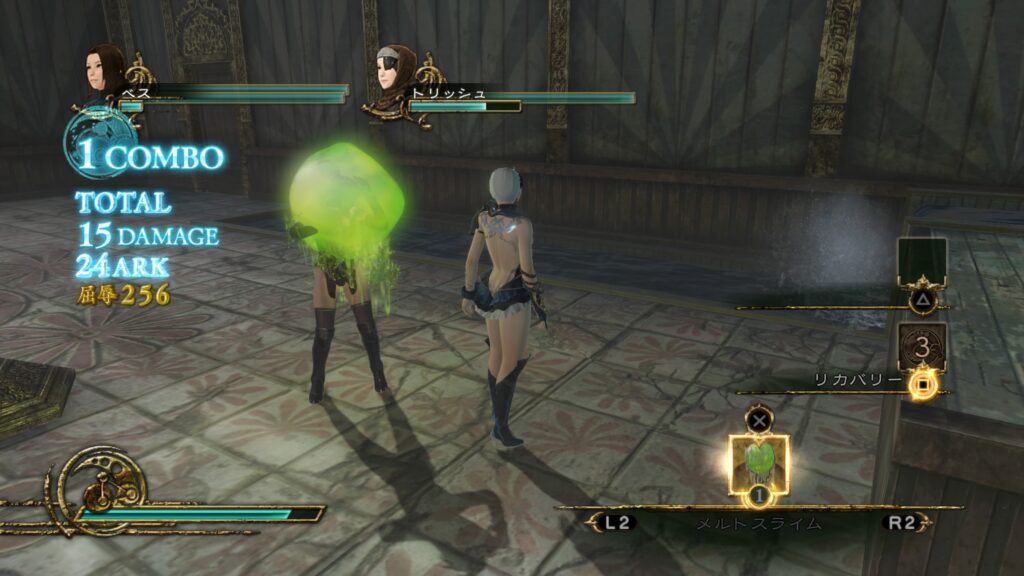Select the Melt Slime trap icon

[x=759, y=463]
